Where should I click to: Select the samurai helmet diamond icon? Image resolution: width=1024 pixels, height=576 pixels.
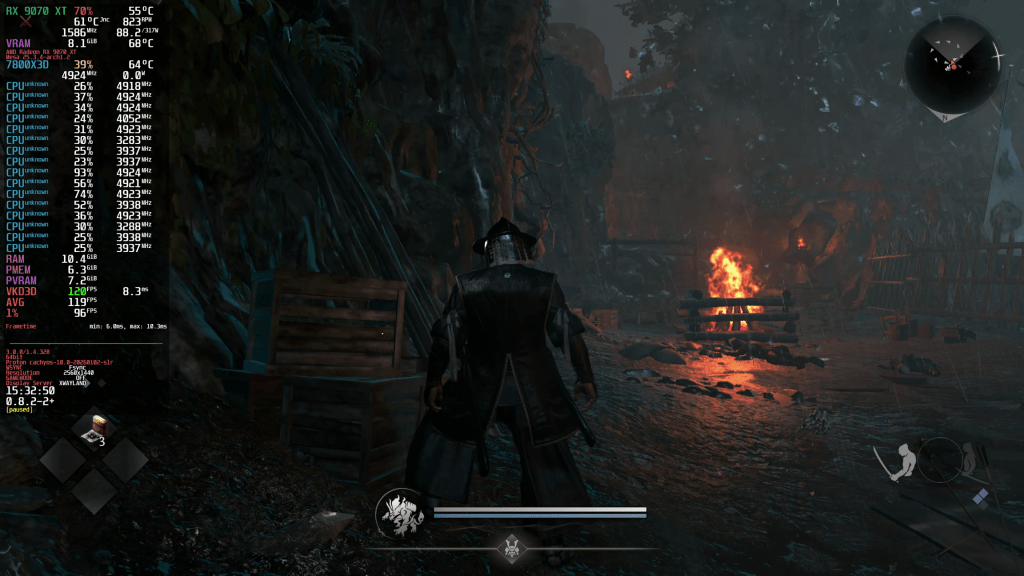point(513,547)
